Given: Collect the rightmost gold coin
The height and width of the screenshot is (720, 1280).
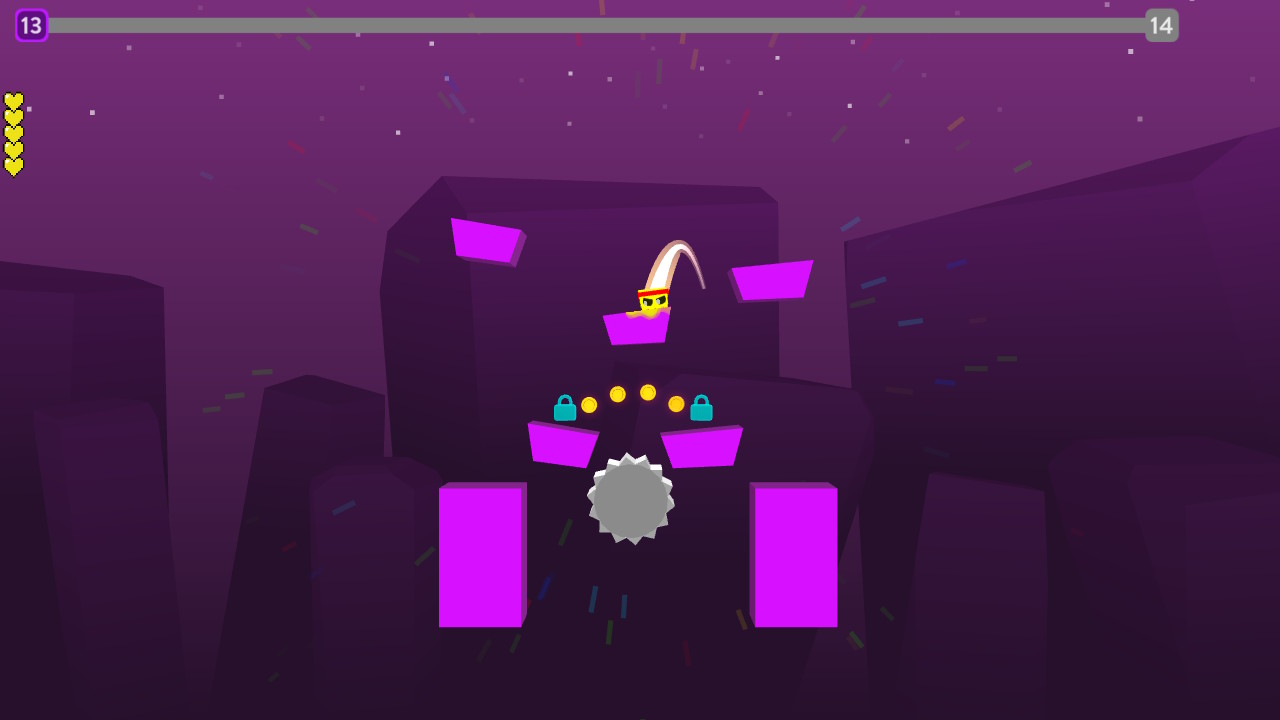Looking at the screenshot, I should click(x=676, y=403).
